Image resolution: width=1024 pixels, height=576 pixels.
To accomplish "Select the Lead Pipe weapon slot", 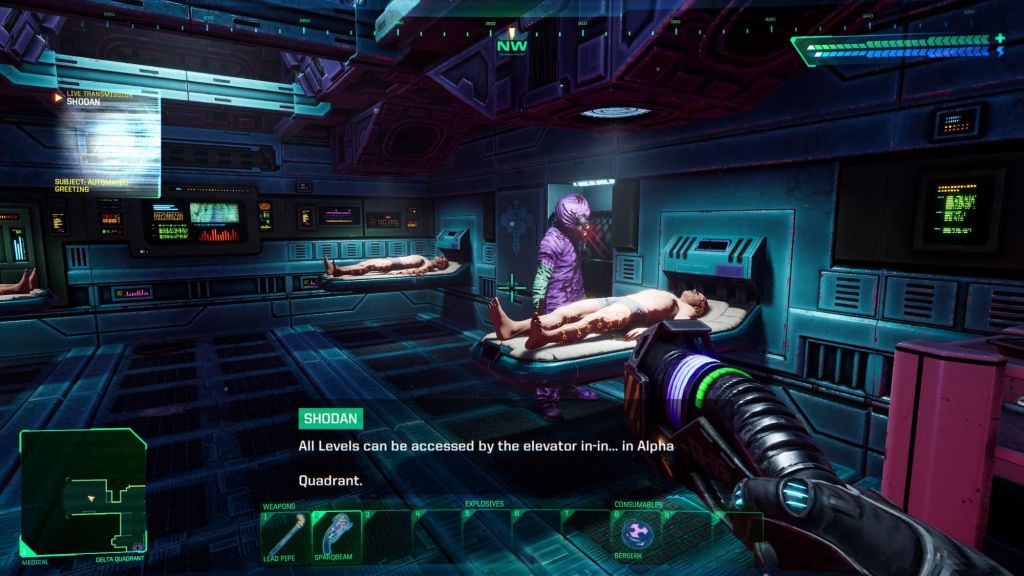I will 285,534.
